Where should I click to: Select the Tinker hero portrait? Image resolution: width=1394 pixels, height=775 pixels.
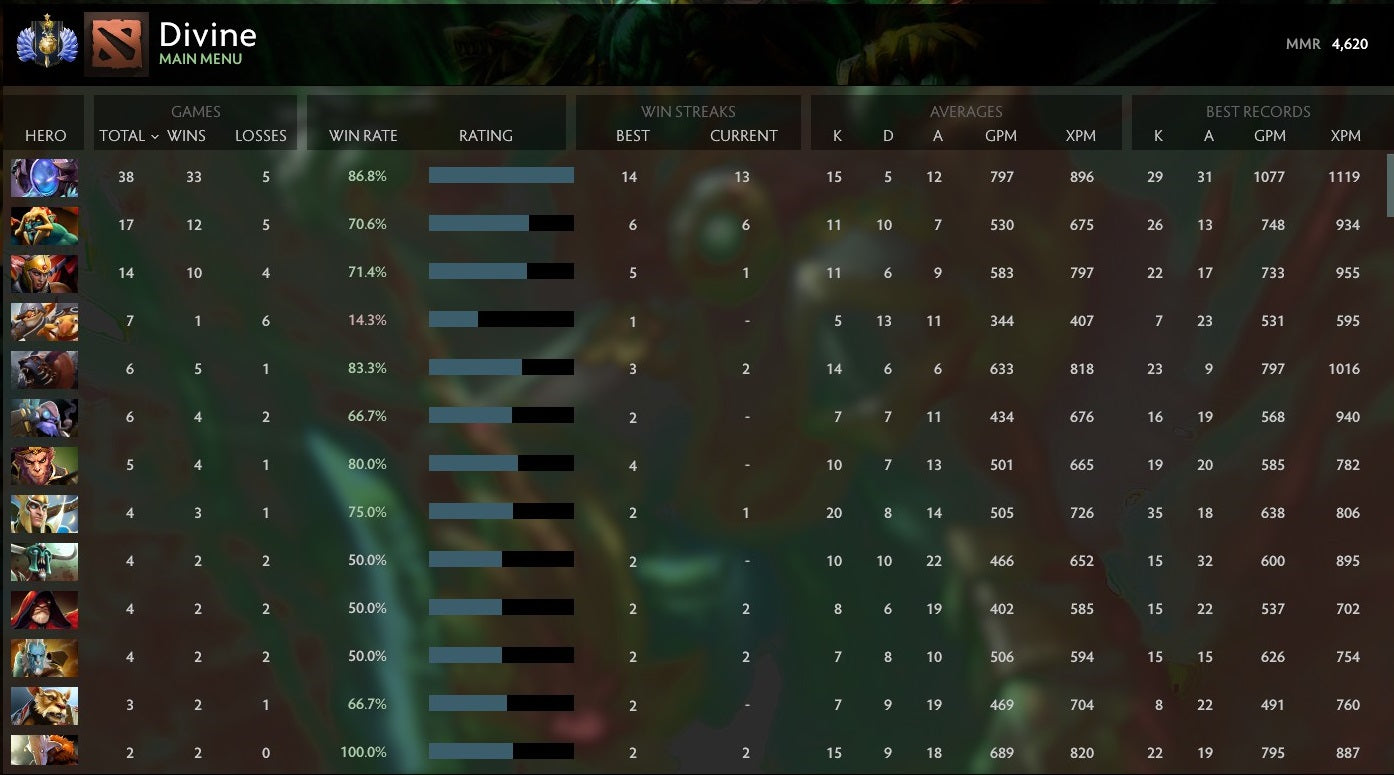pos(44,225)
